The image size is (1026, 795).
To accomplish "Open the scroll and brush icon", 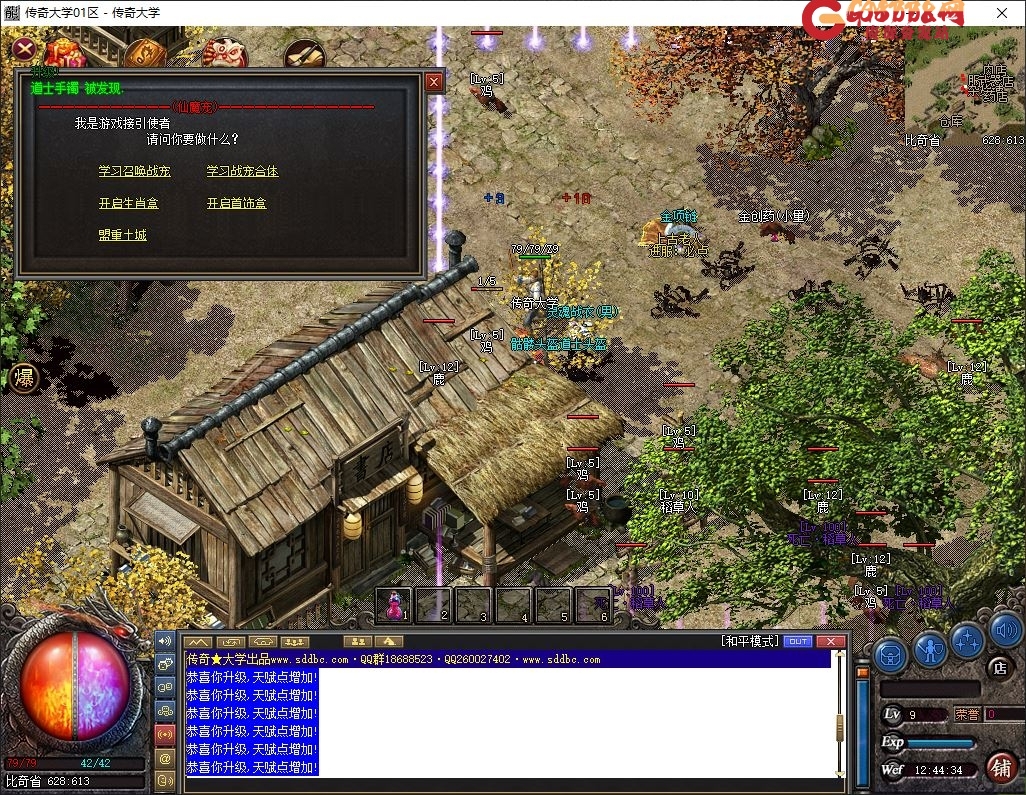I will tap(303, 57).
